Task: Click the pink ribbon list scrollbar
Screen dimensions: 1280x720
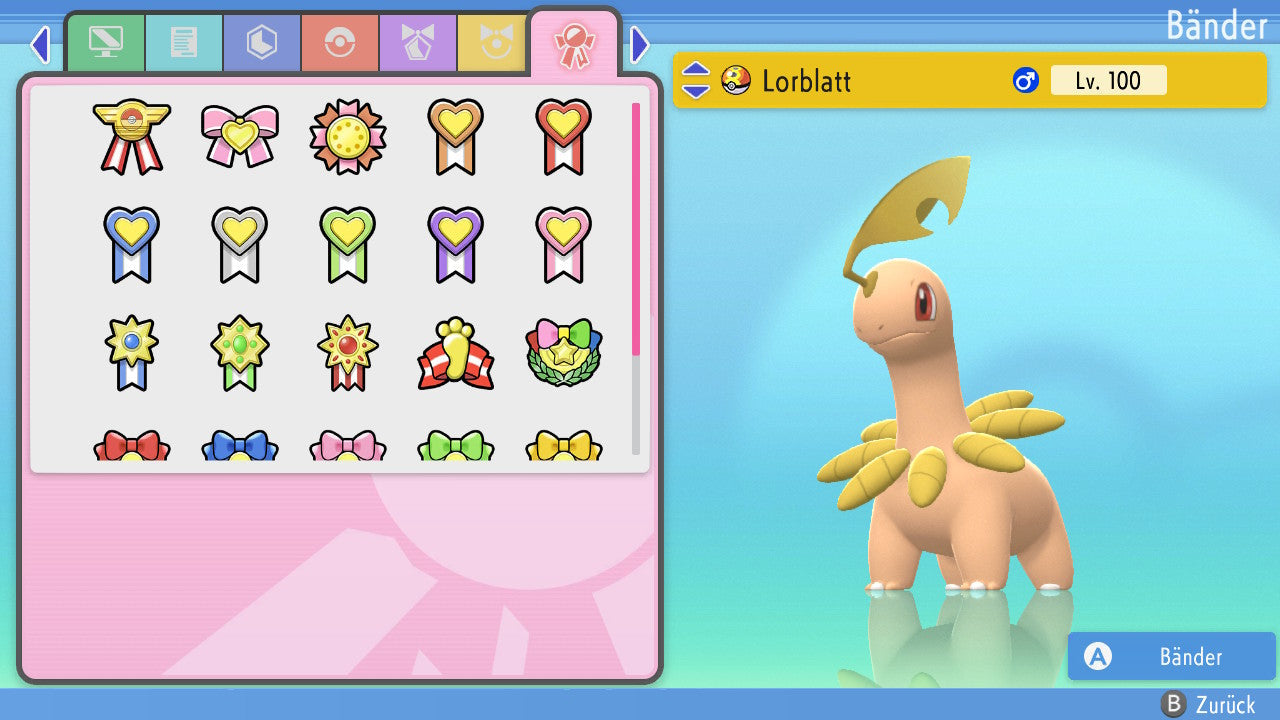Action: 636,228
